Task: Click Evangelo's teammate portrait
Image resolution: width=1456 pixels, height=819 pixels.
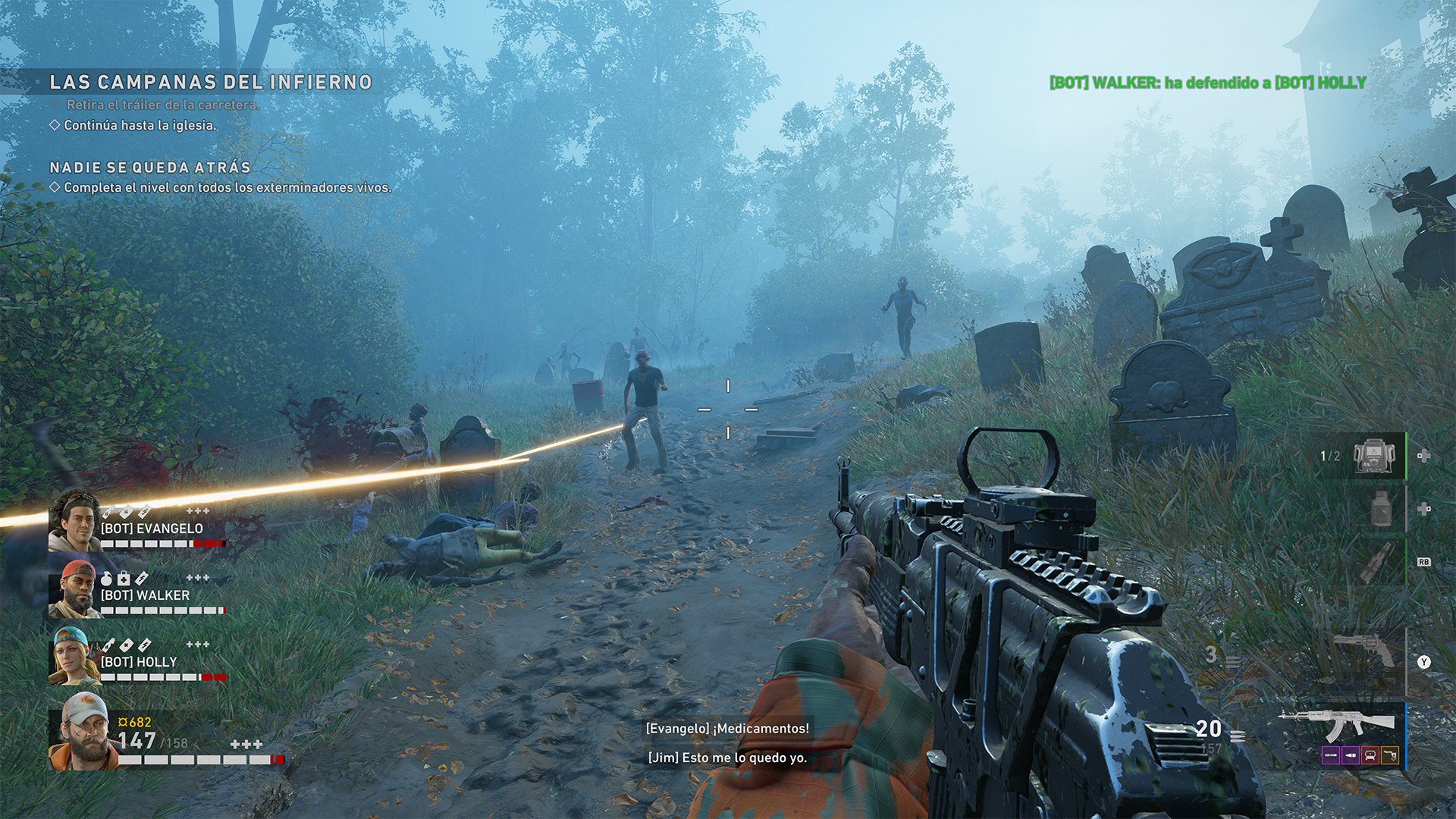Action: tap(74, 520)
